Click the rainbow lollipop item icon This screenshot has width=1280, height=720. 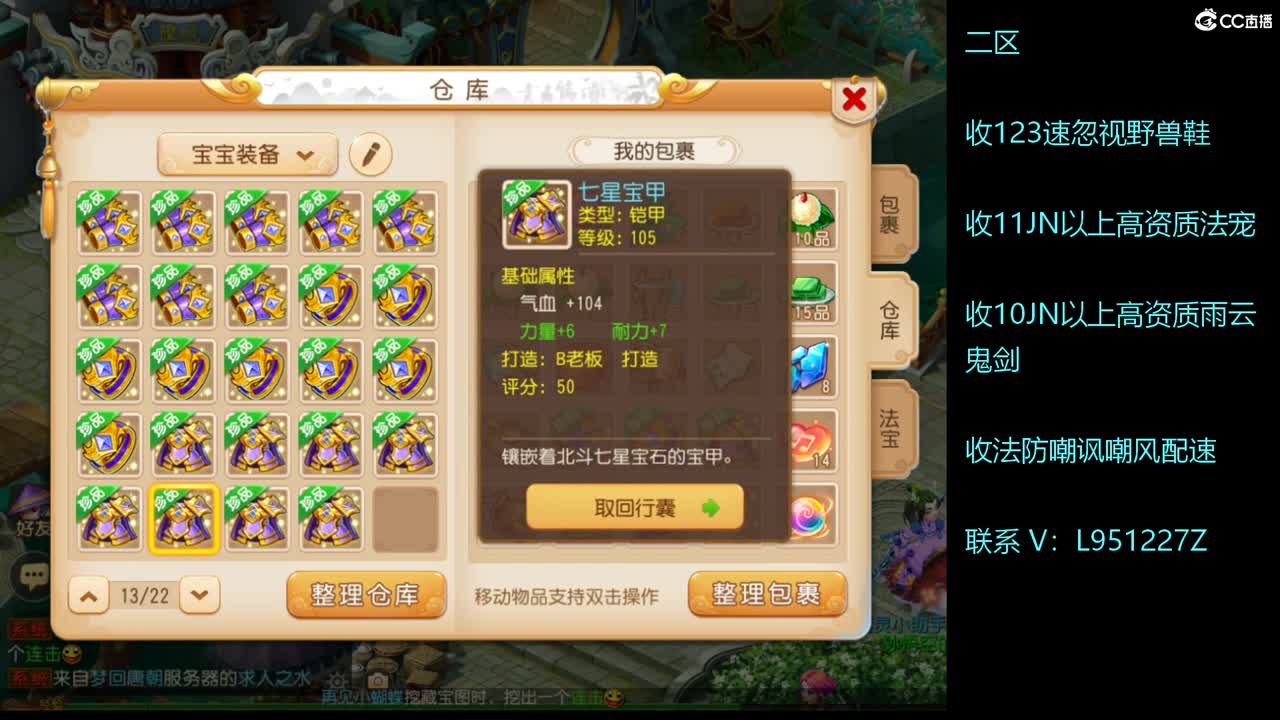coord(810,513)
